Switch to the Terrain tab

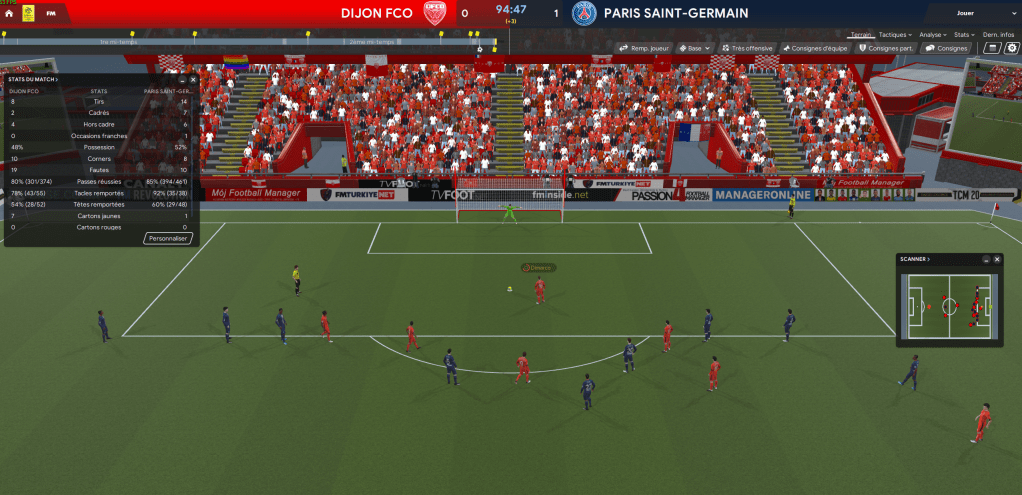click(x=859, y=34)
